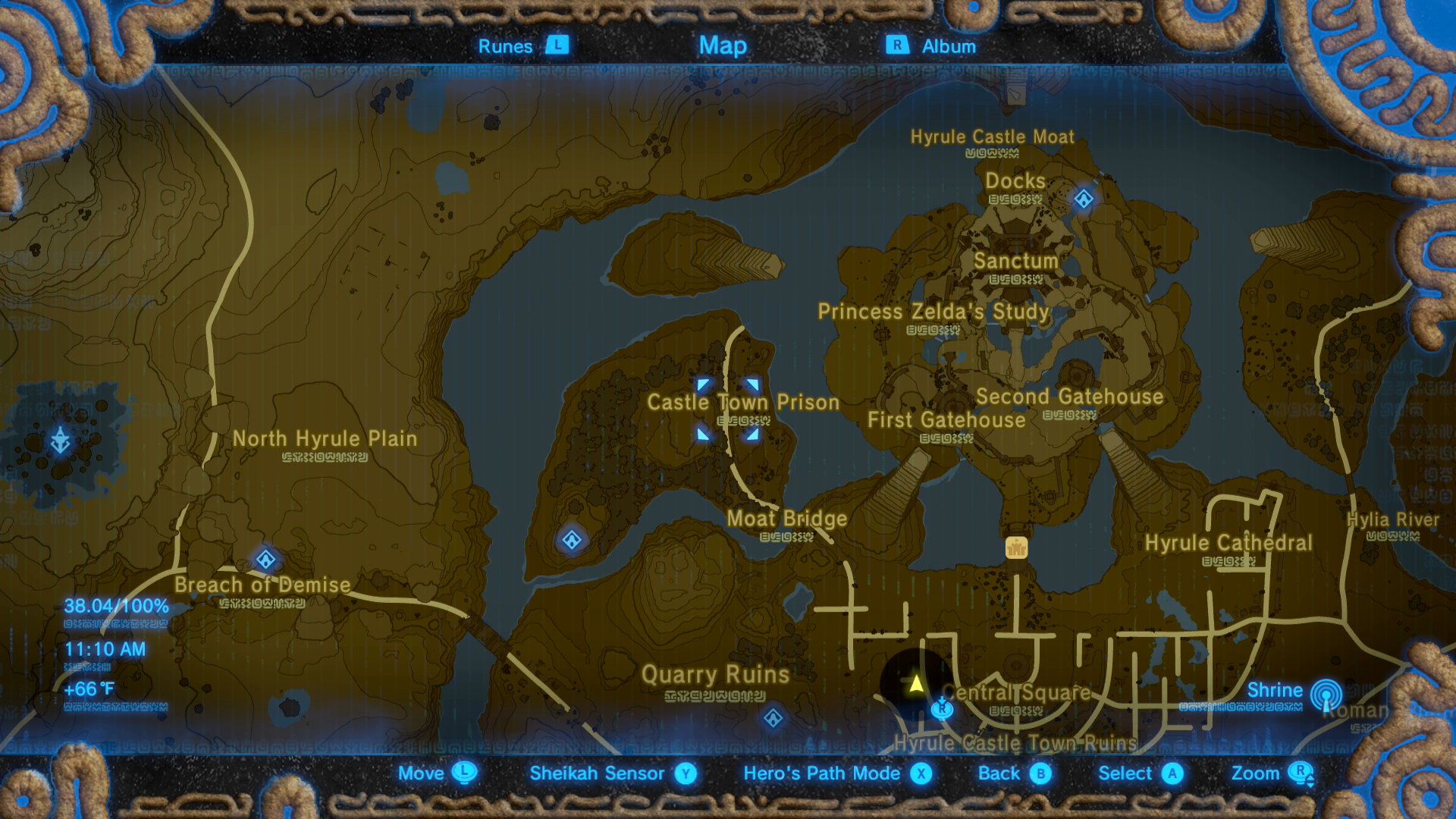The height and width of the screenshot is (819, 1456).
Task: Select the yellow player position arrow marker
Action: [917, 684]
